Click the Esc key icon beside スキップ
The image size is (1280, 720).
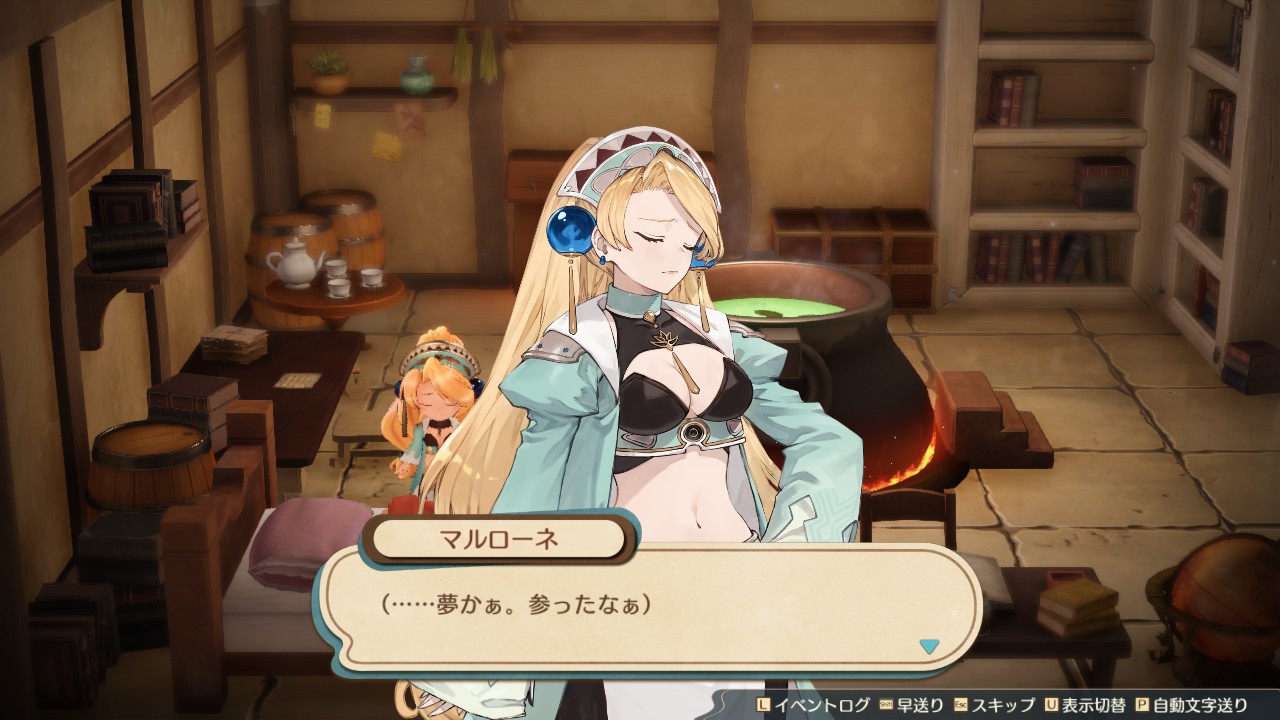pyautogui.click(x=959, y=704)
